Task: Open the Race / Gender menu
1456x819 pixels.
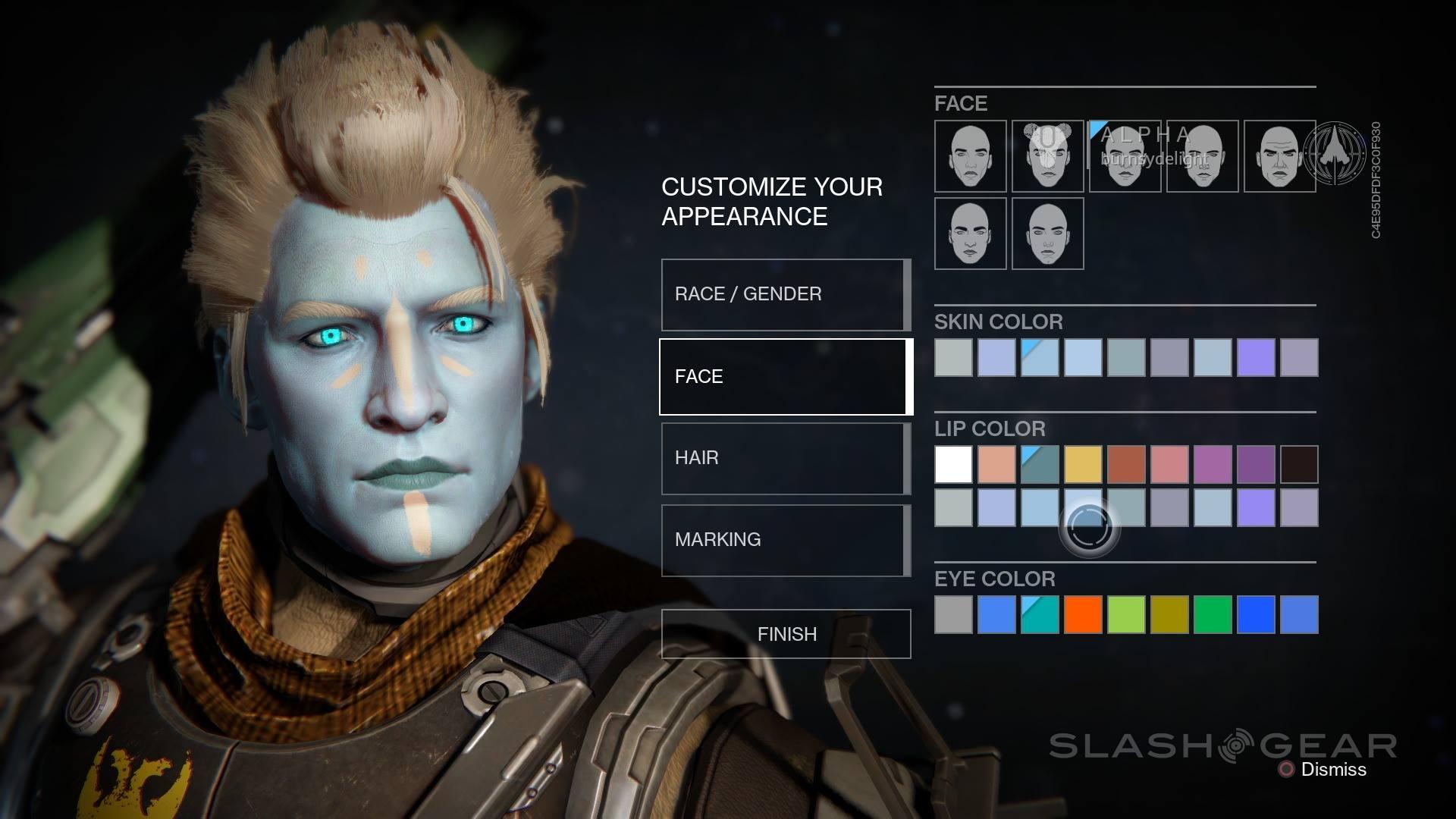Action: 785,294
